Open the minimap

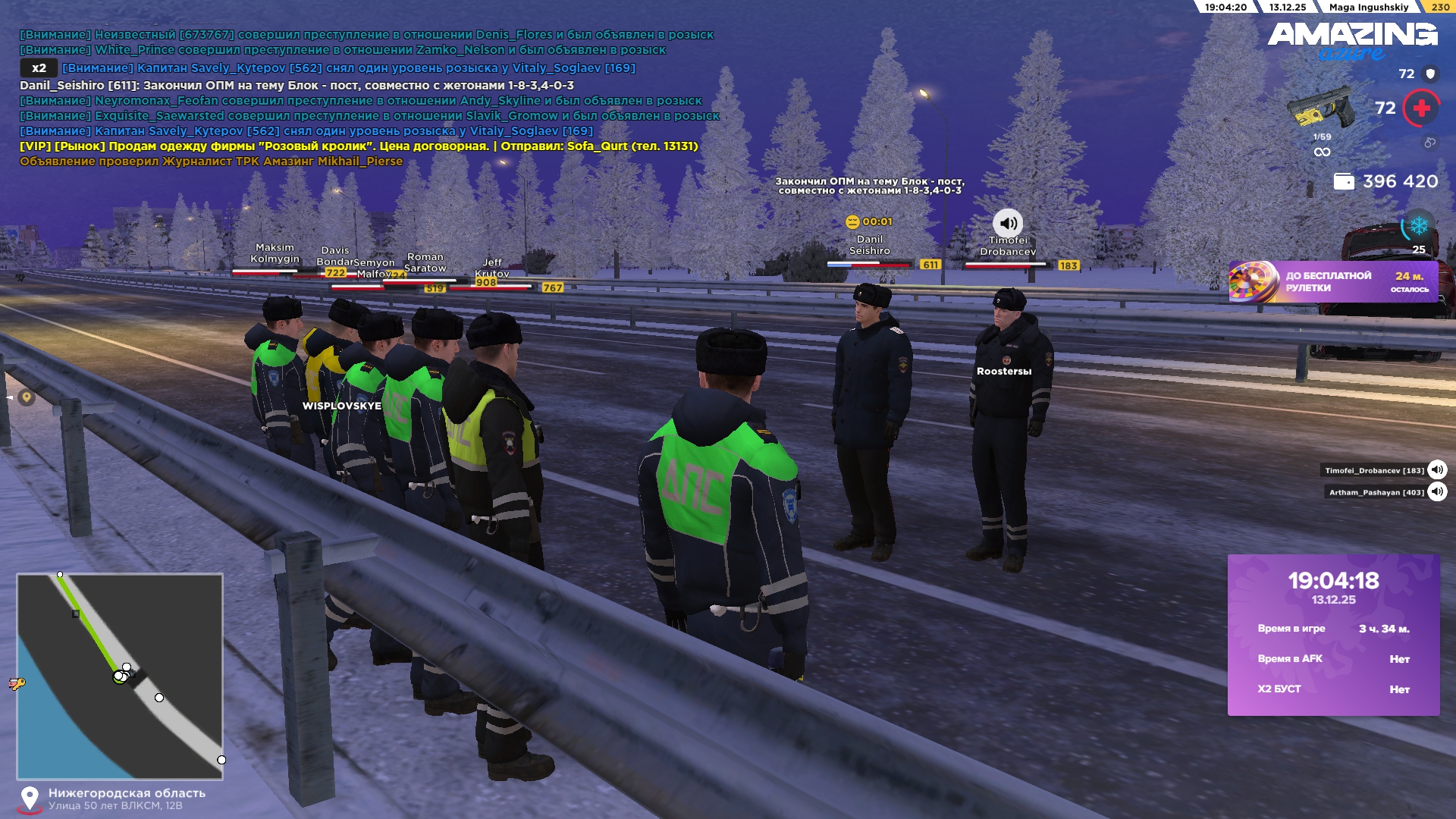[x=120, y=676]
